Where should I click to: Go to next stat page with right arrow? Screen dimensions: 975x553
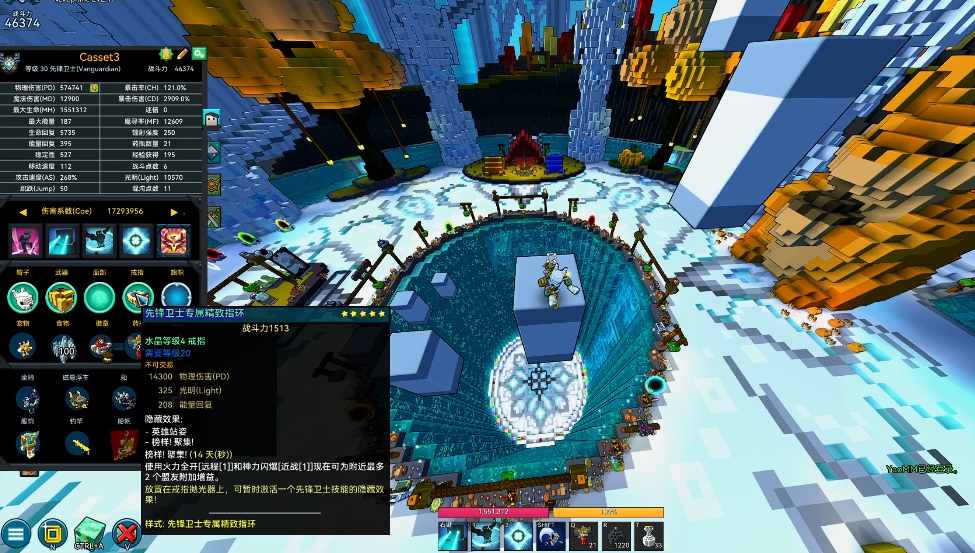(x=174, y=212)
